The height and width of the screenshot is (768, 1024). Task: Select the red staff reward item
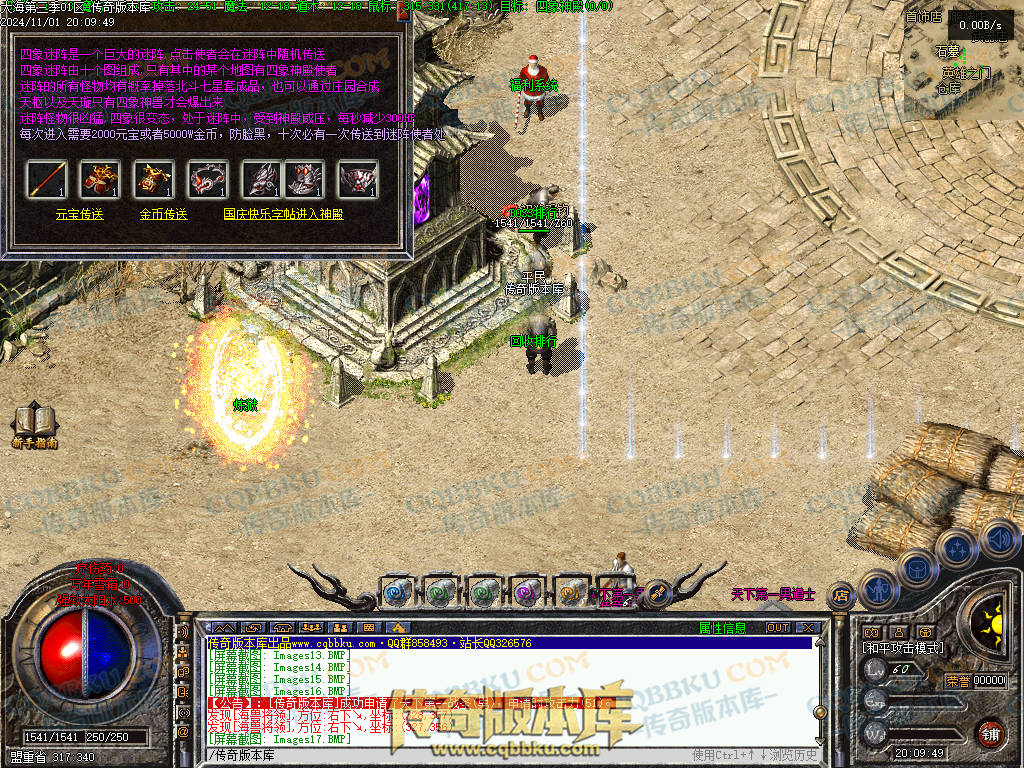coord(46,179)
